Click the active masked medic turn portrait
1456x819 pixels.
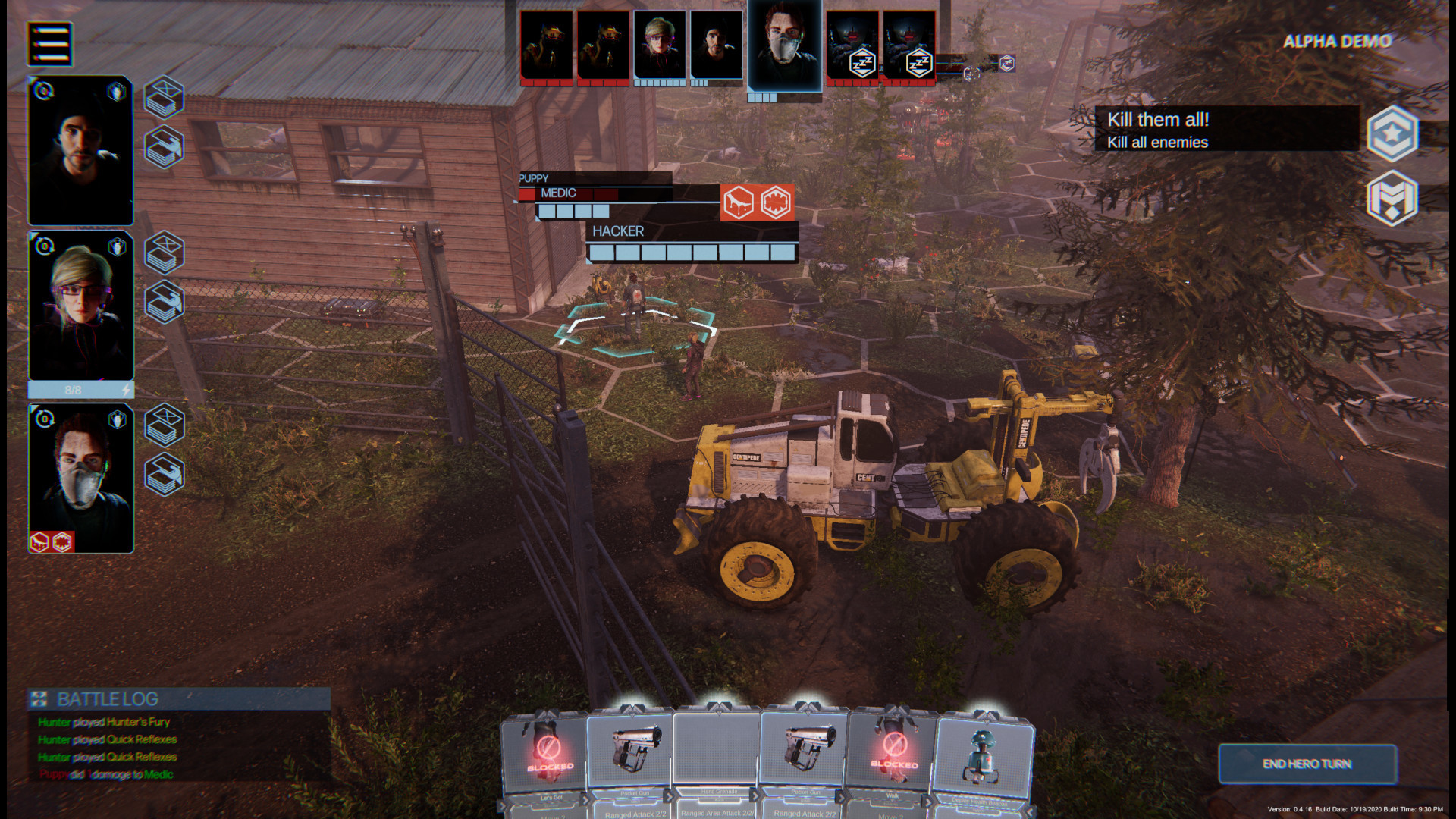click(x=784, y=47)
